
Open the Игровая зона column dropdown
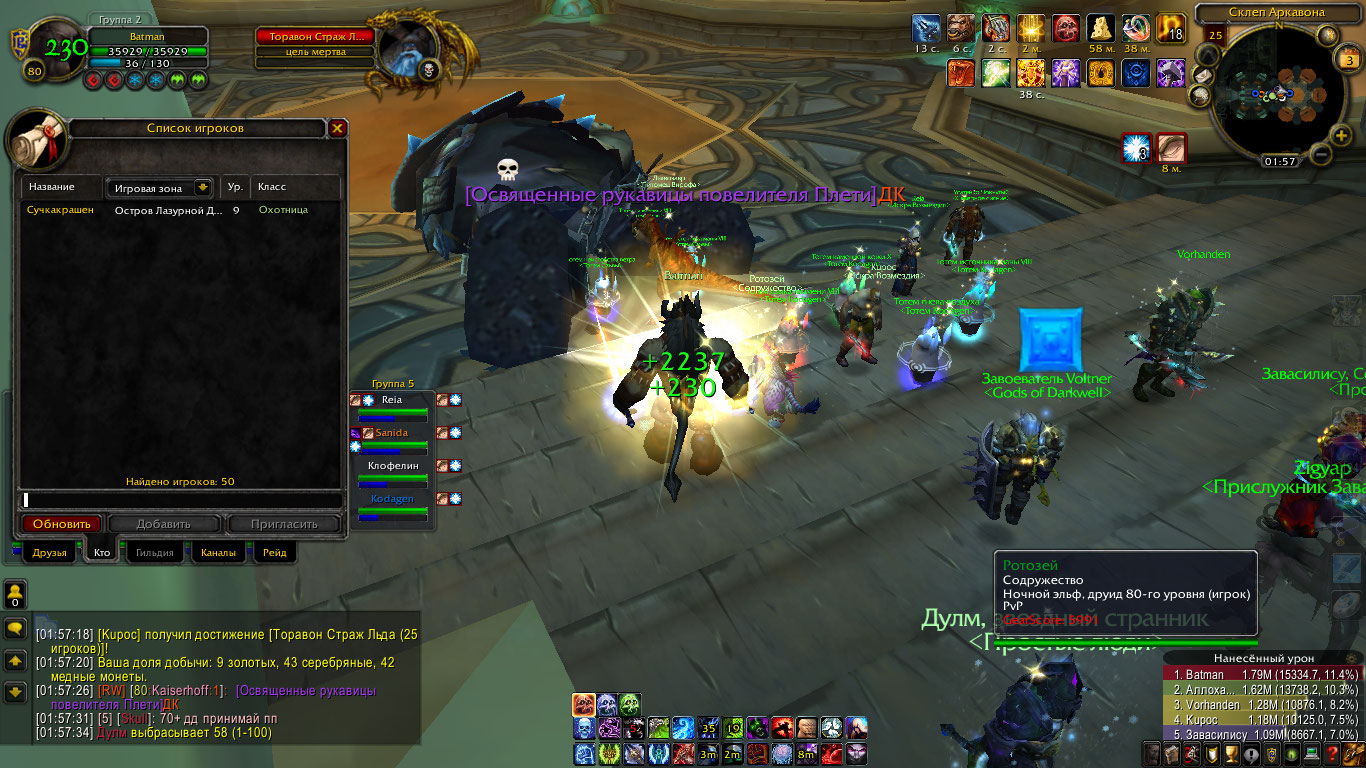pos(203,187)
